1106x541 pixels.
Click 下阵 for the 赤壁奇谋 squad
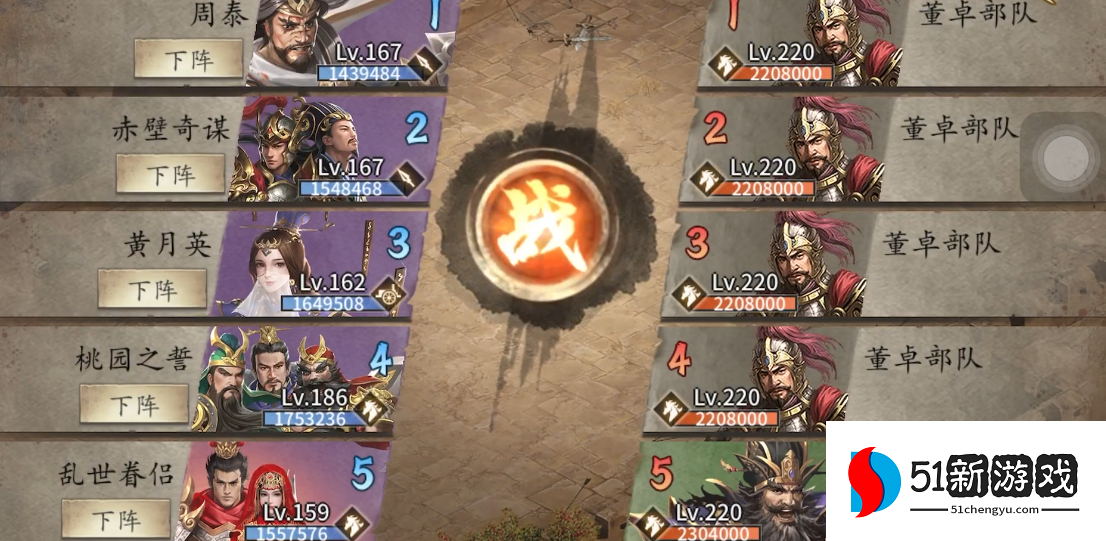click(170, 174)
